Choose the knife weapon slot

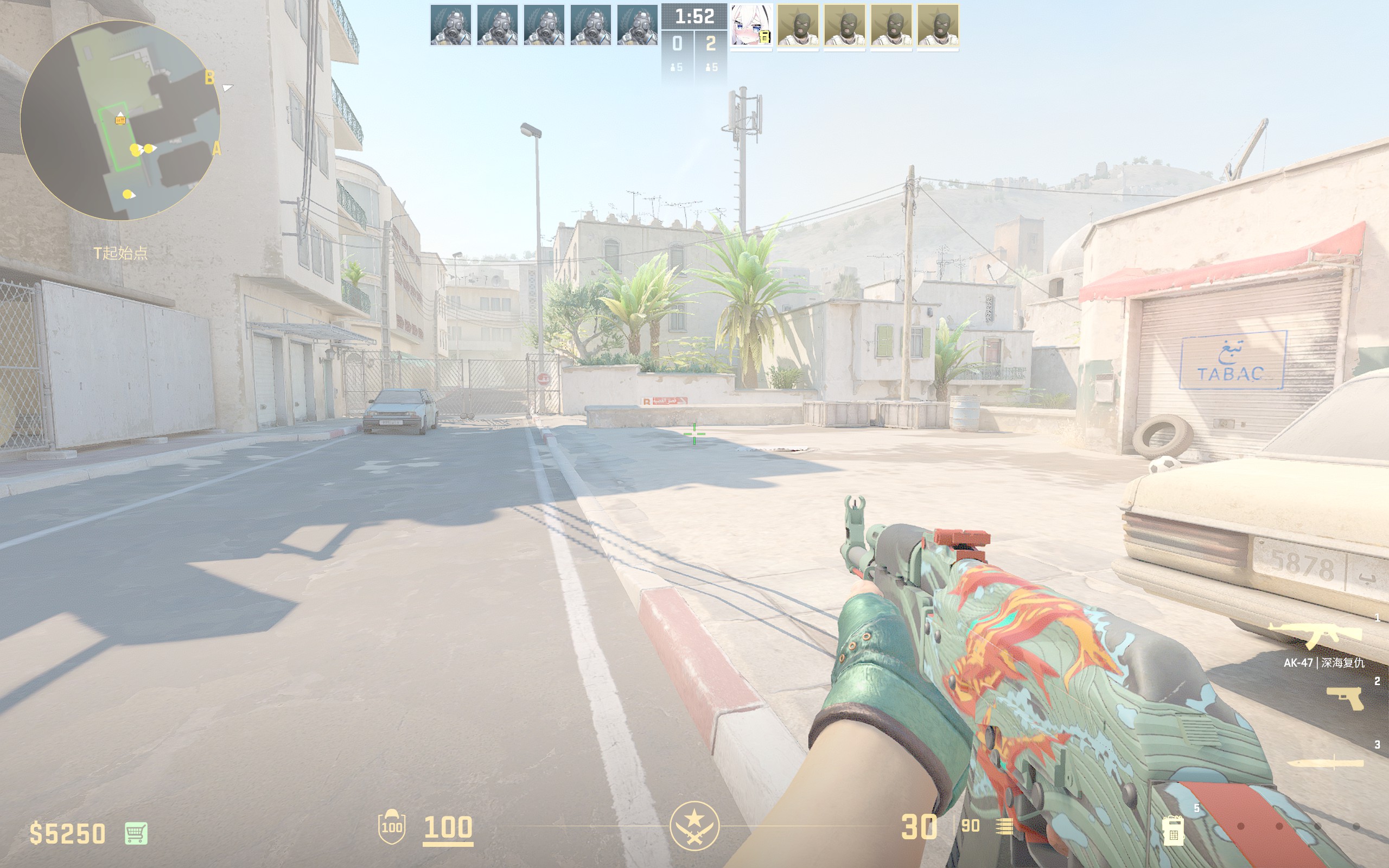click(x=1326, y=763)
